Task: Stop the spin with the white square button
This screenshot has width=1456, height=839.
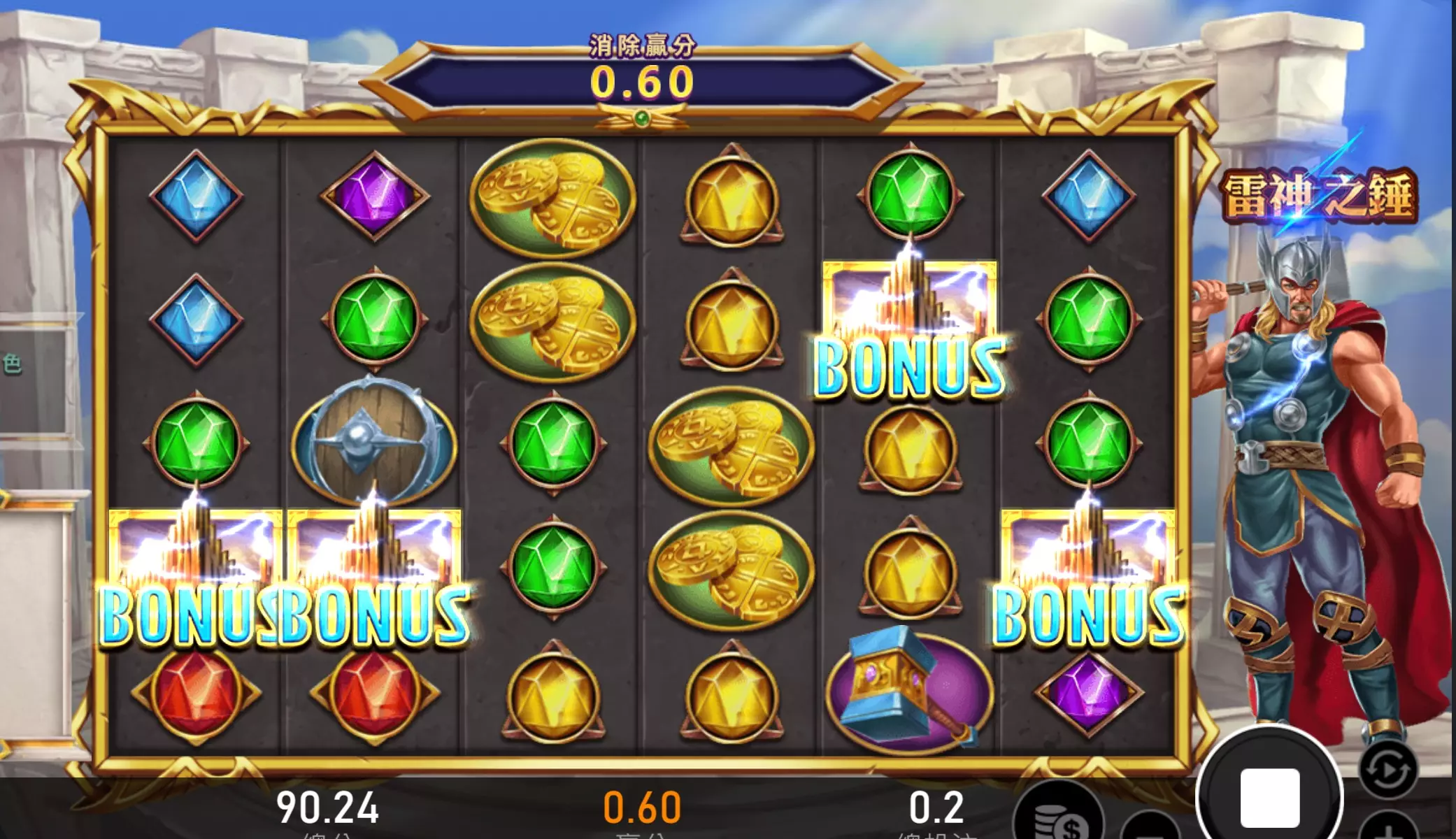Action: (x=1269, y=797)
